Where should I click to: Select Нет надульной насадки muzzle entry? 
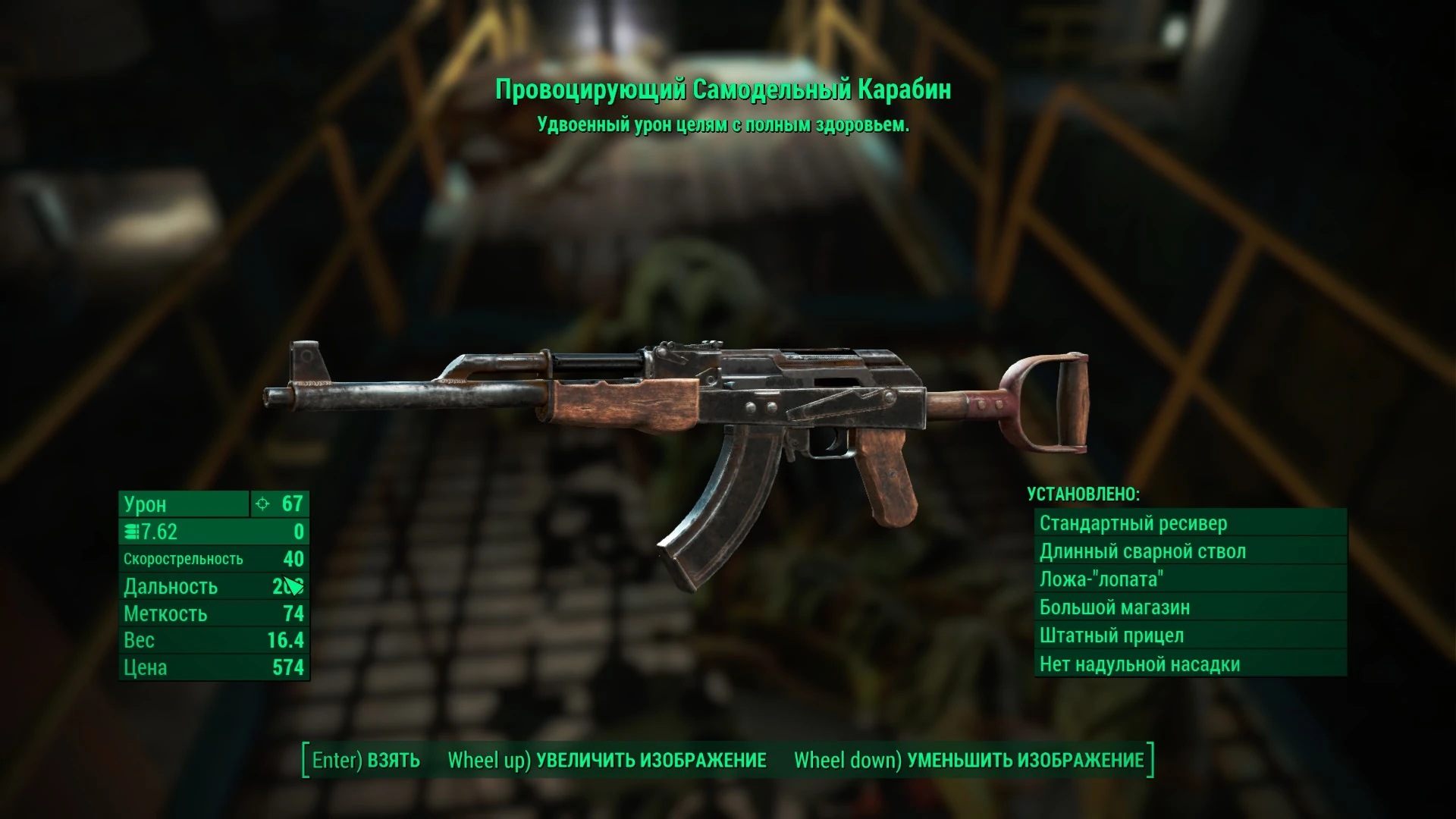click(1141, 664)
